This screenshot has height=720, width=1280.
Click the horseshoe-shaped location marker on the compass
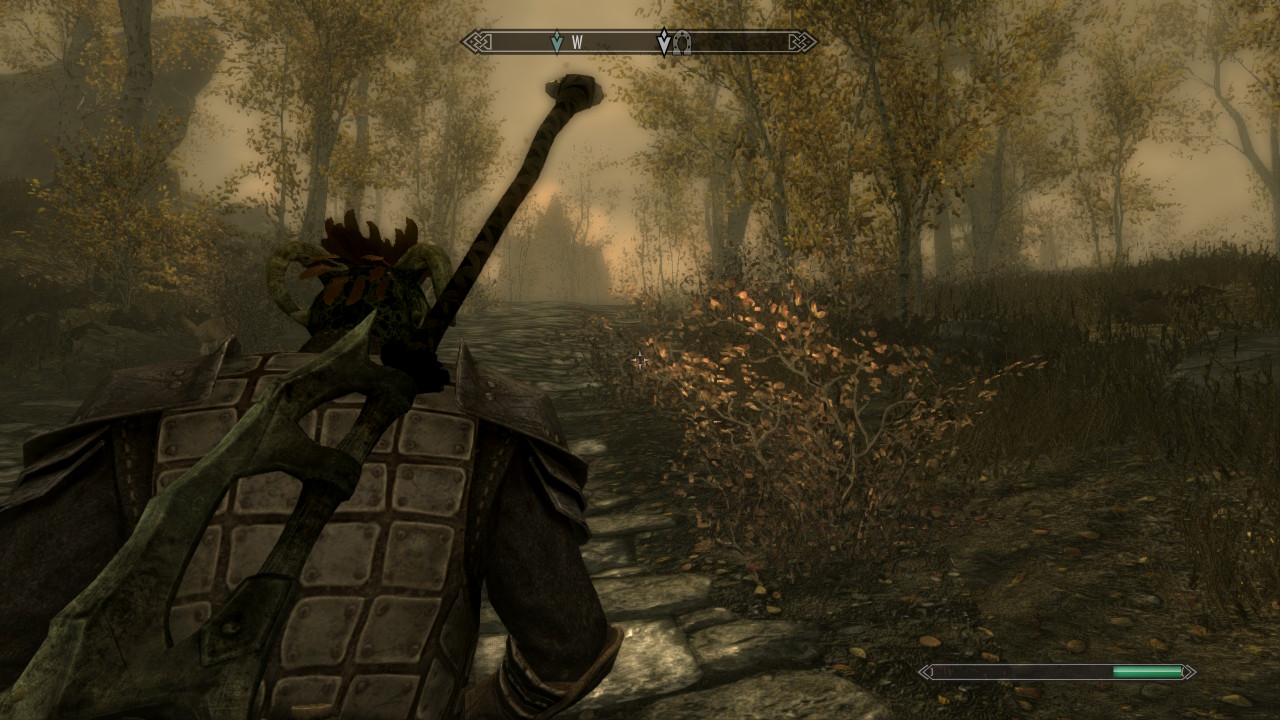[682, 42]
